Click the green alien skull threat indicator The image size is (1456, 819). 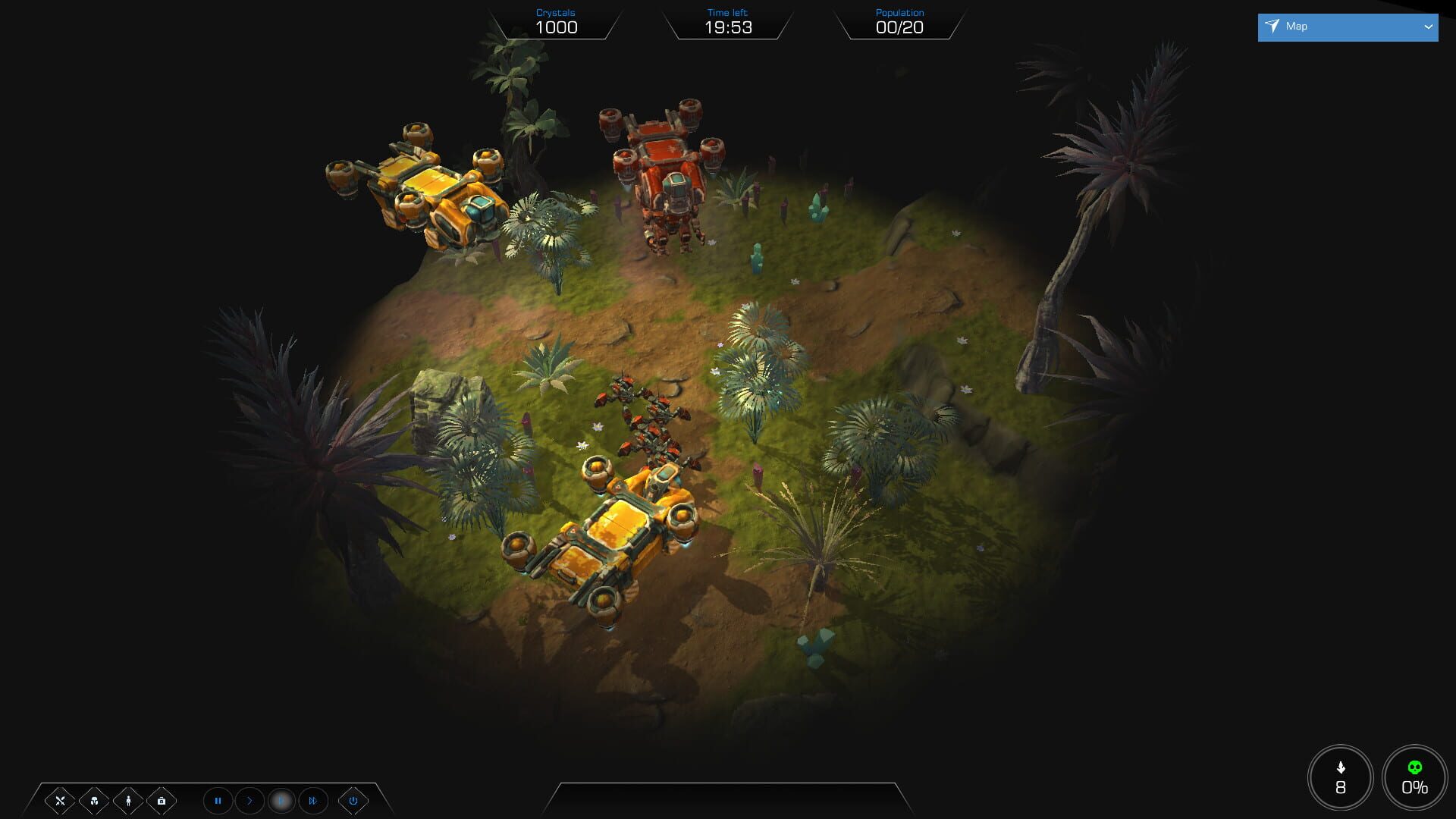tap(1414, 767)
